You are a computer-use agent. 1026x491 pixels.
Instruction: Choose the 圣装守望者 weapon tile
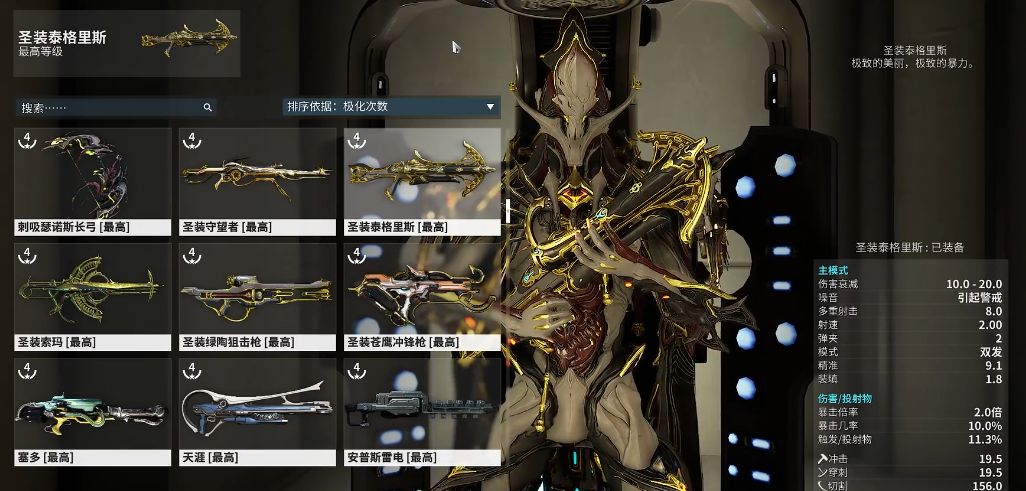(x=257, y=180)
